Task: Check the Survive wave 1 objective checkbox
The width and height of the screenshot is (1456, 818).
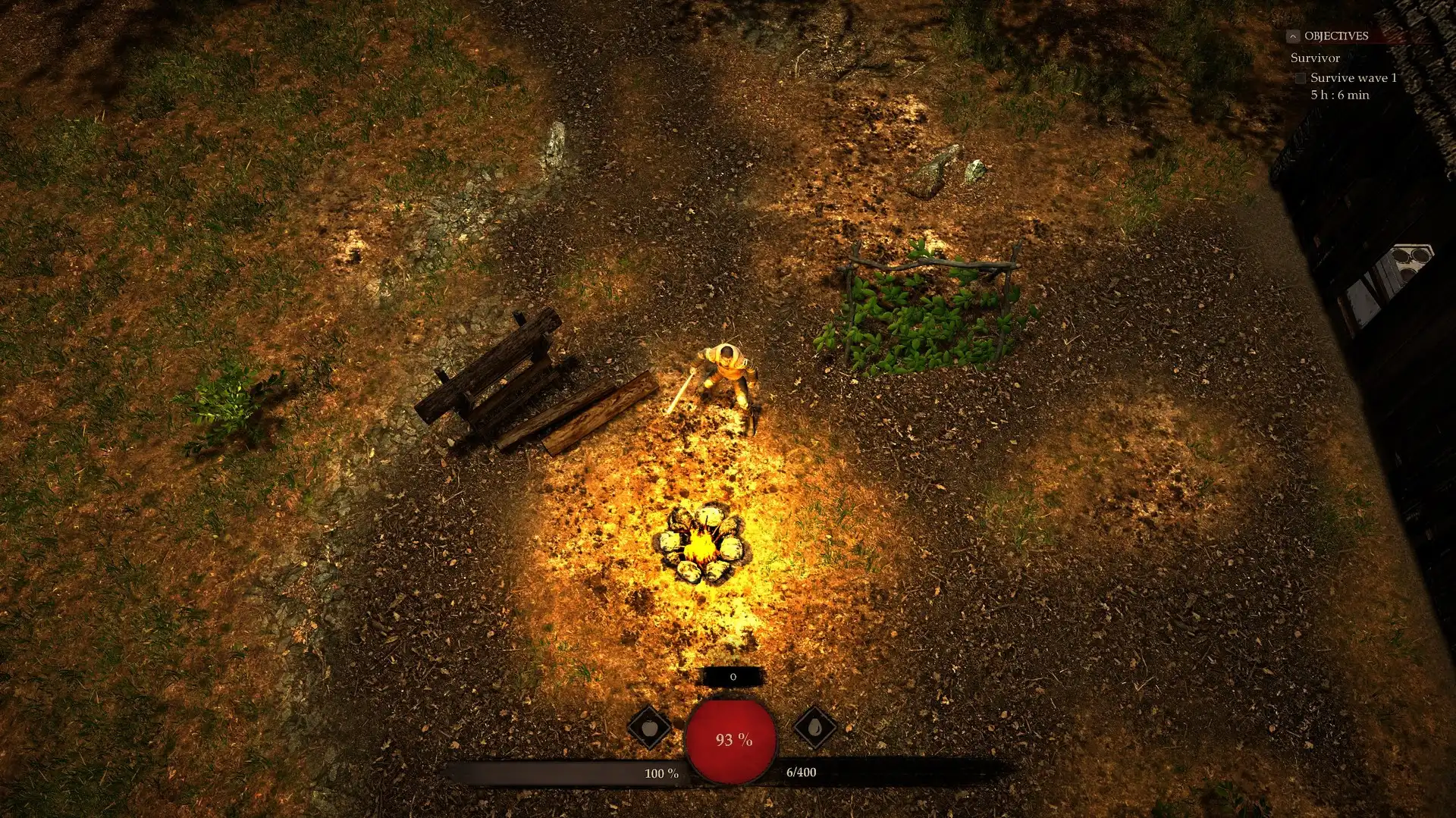Action: click(1302, 78)
